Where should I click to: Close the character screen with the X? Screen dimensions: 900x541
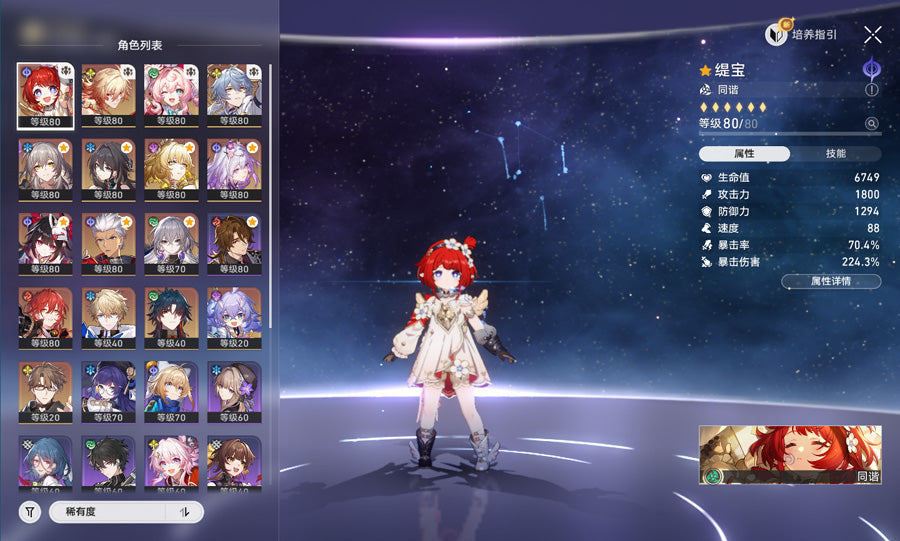872,34
